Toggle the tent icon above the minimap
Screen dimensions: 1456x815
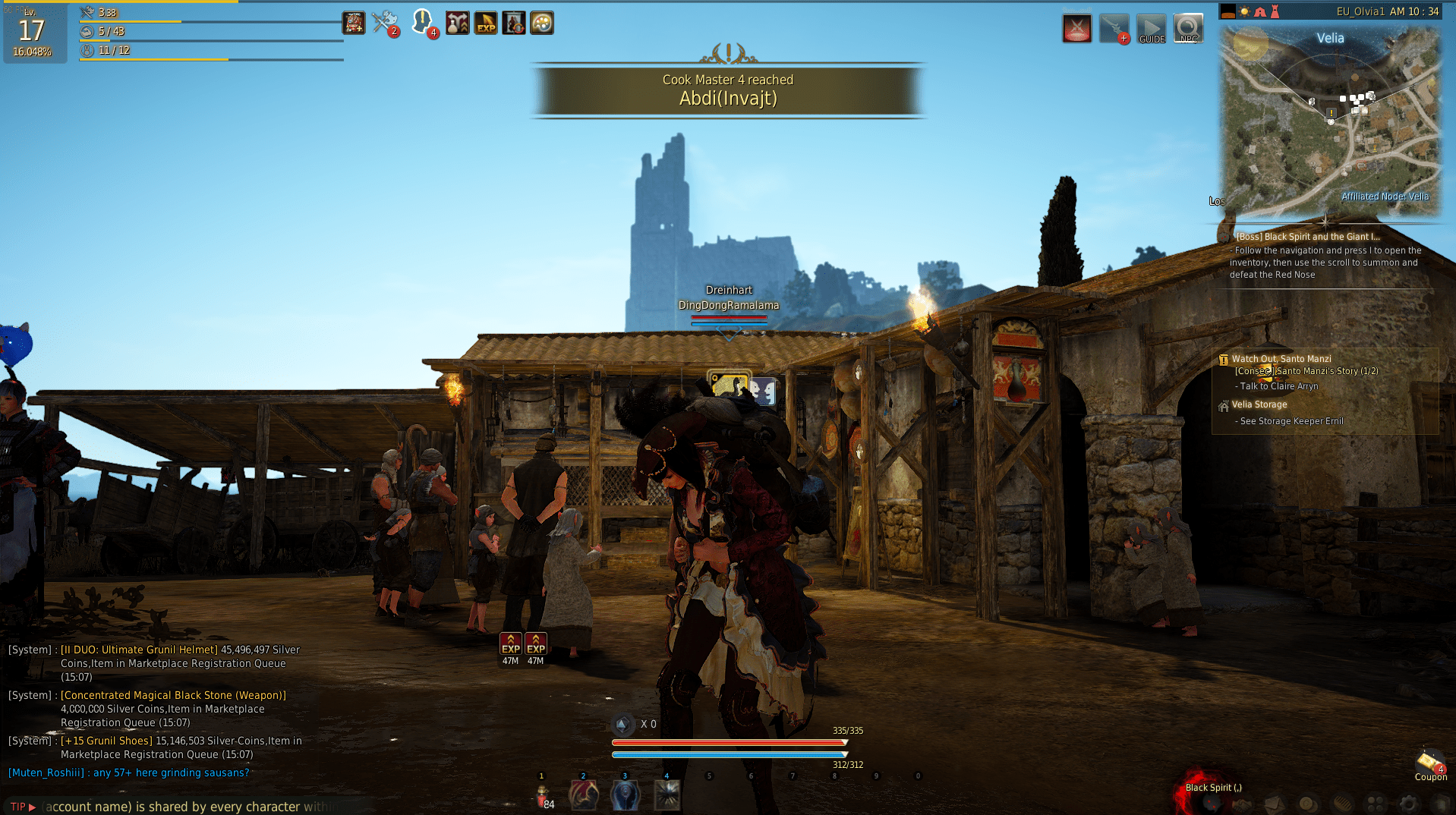pos(1259,11)
